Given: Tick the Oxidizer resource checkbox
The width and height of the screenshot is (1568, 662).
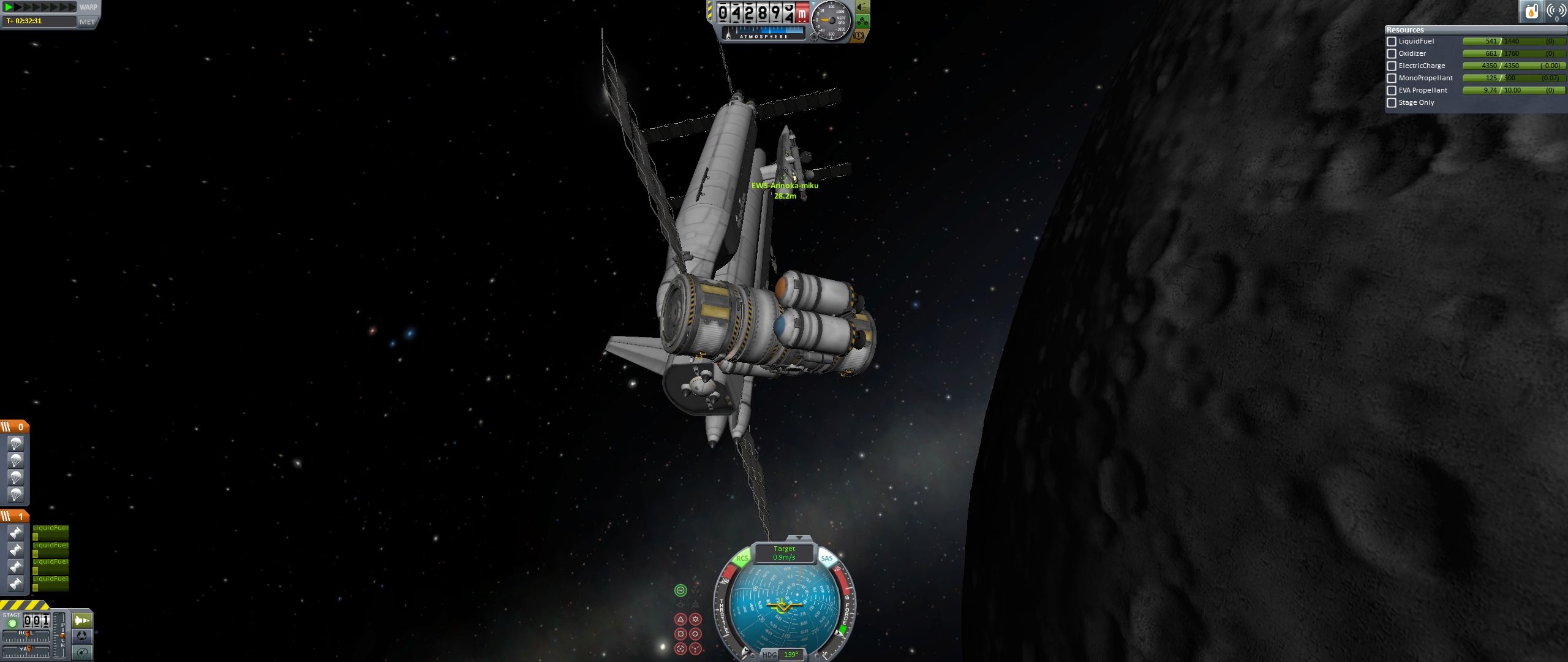Looking at the screenshot, I should point(1392,54).
